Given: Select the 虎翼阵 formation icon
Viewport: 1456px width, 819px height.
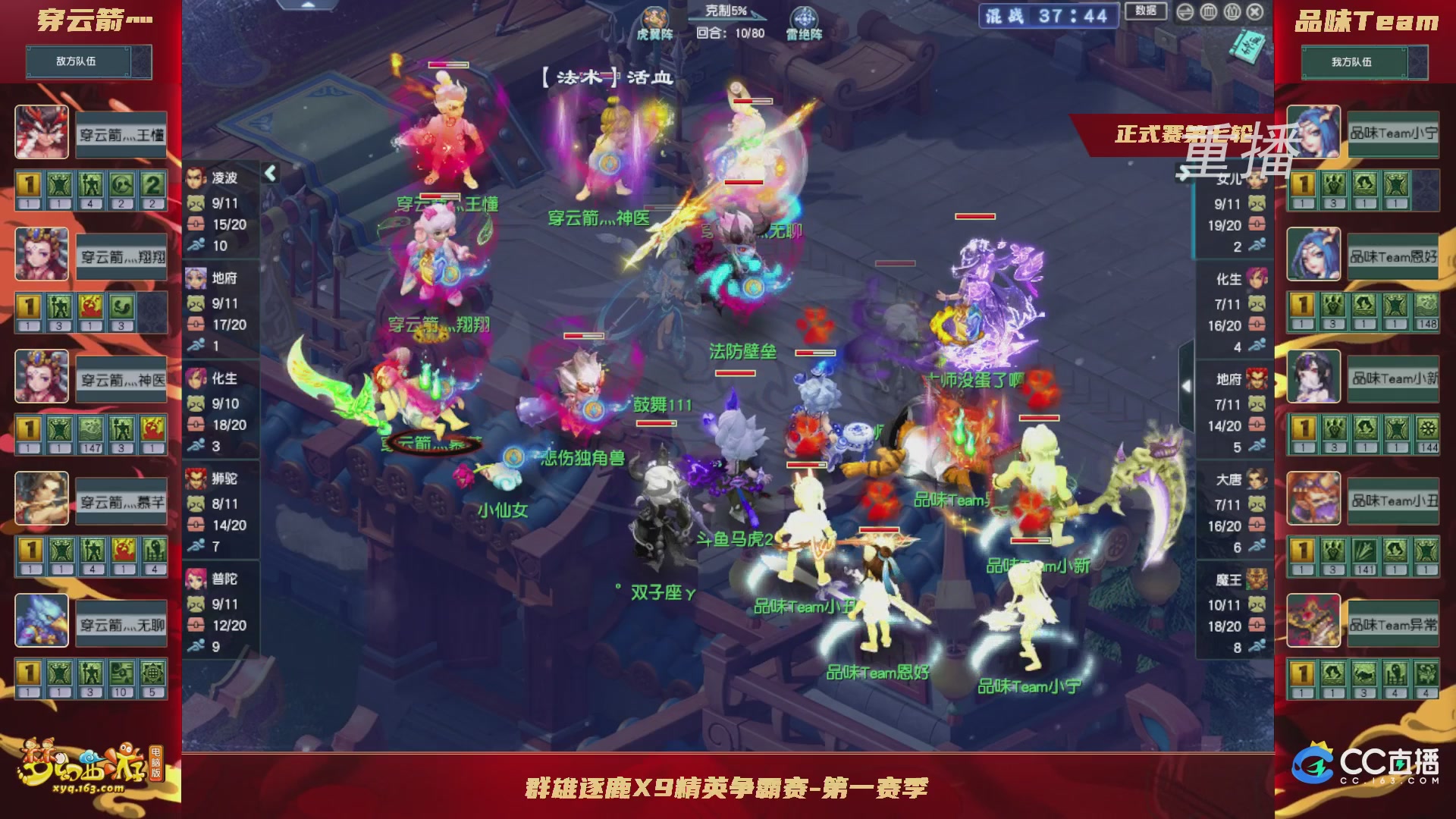Looking at the screenshot, I should click(654, 17).
